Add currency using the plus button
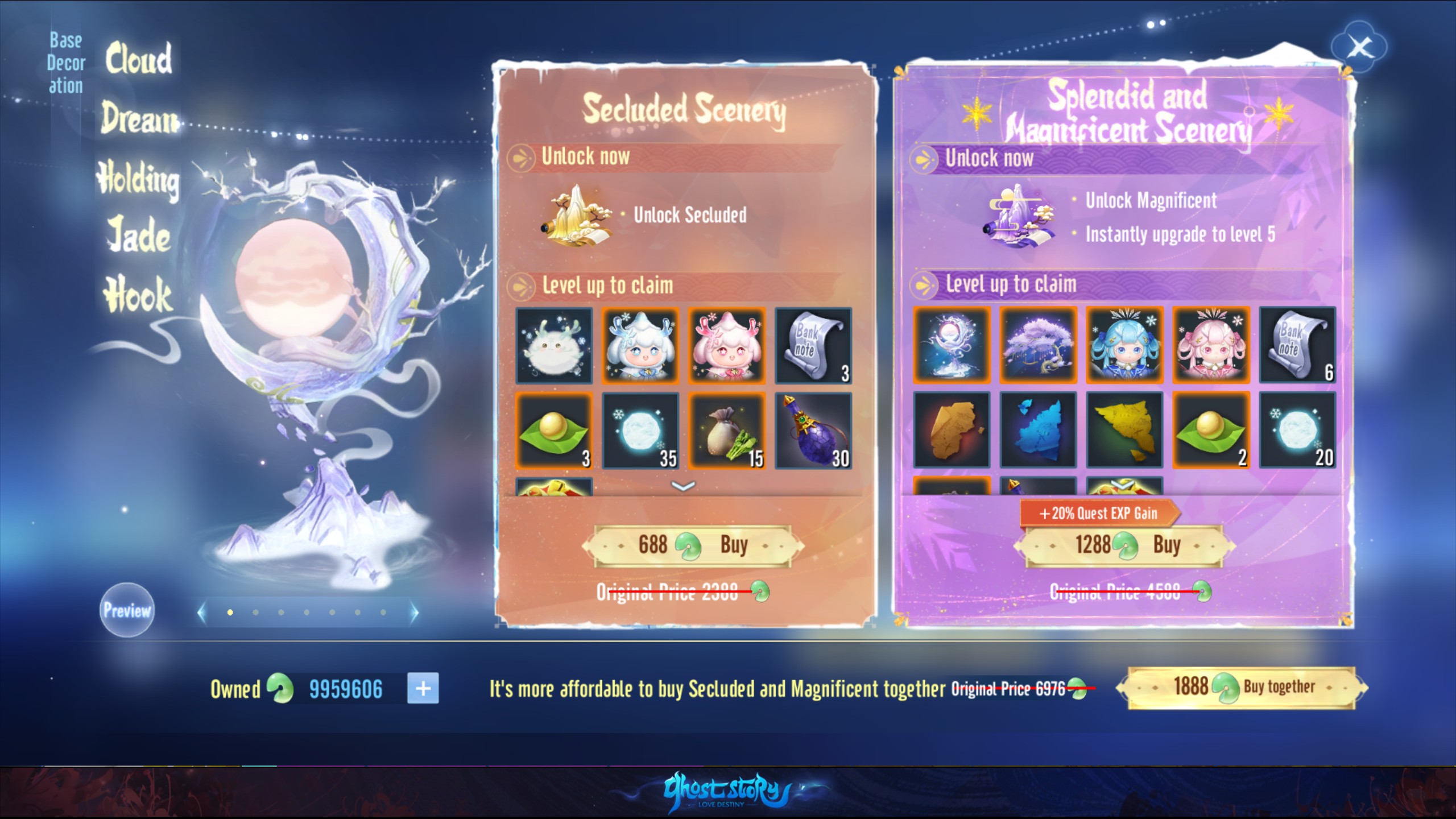Screen dimensions: 1456x819 click(x=421, y=687)
